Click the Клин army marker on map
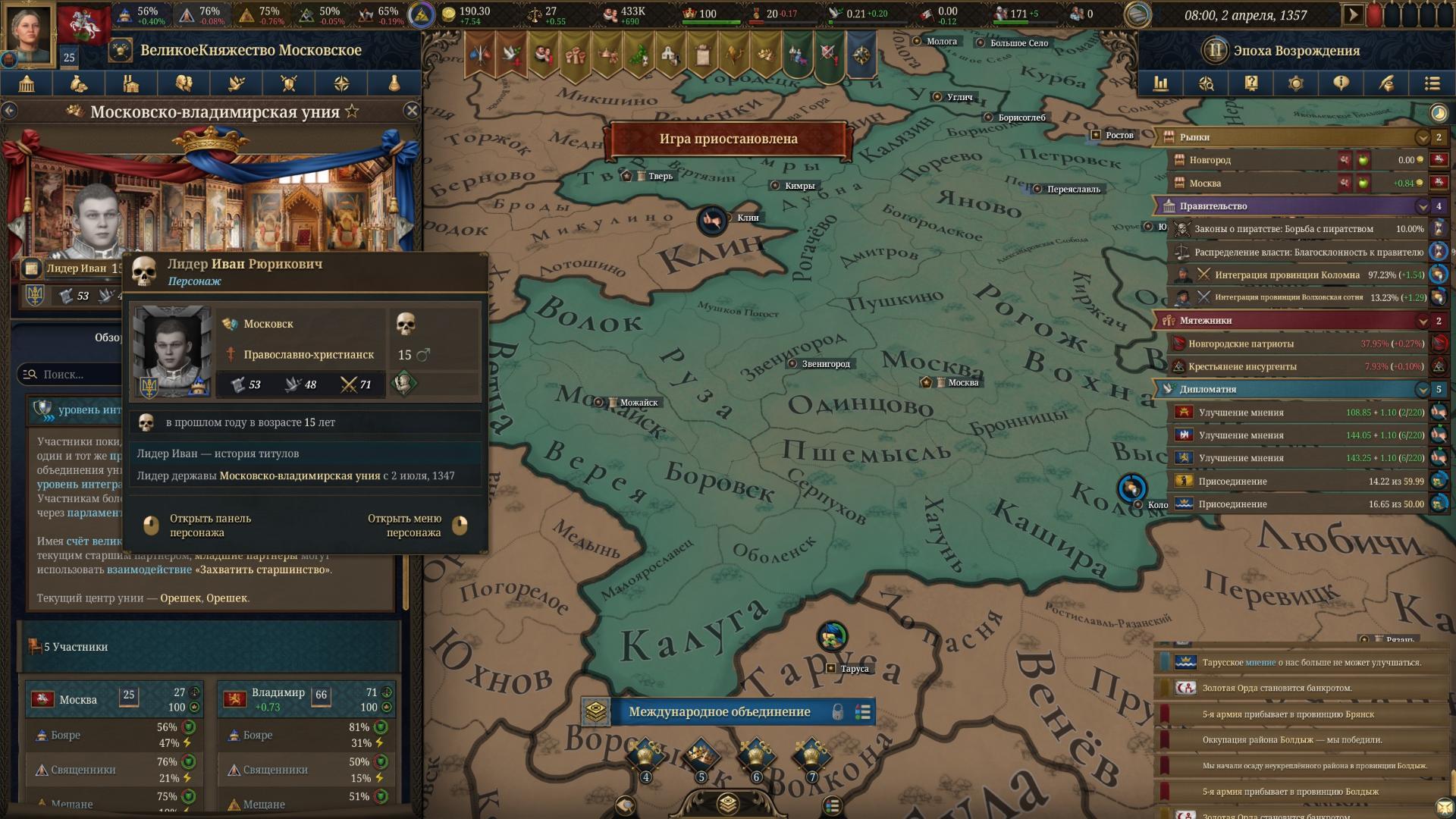 (x=711, y=221)
